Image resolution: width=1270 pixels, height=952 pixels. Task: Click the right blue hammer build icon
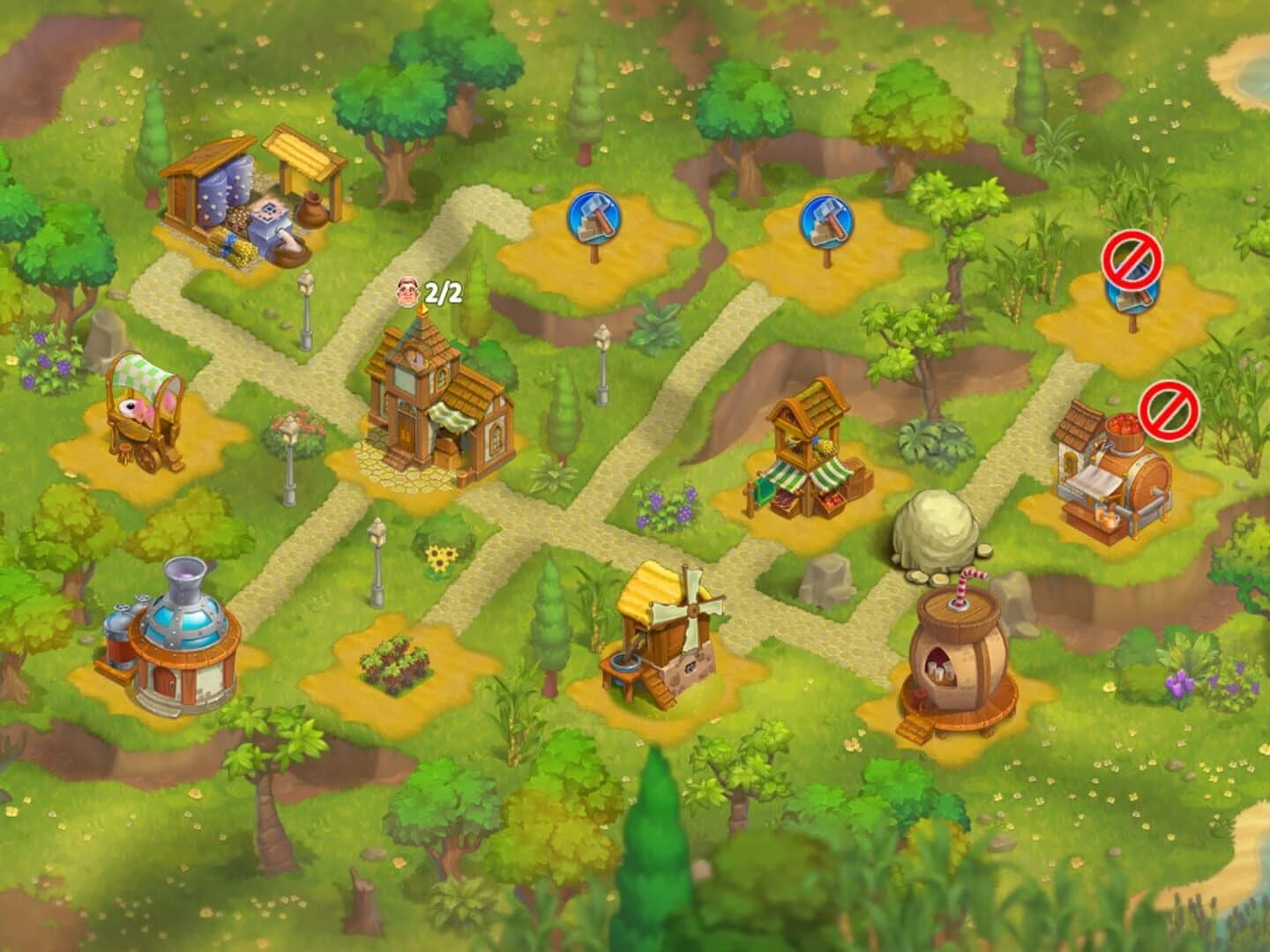point(822,219)
